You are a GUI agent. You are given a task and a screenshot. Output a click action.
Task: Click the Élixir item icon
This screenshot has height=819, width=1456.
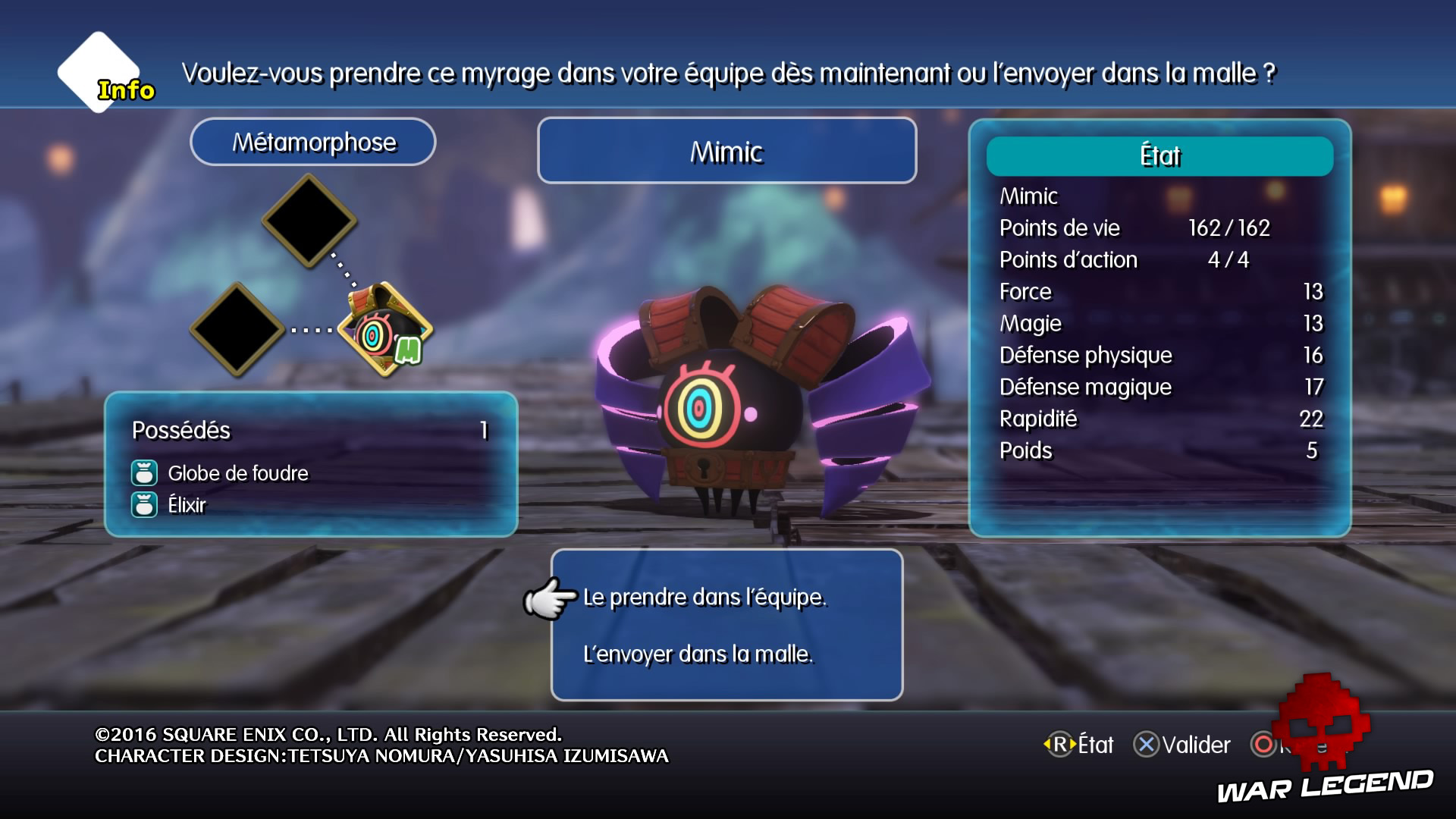coord(144,507)
